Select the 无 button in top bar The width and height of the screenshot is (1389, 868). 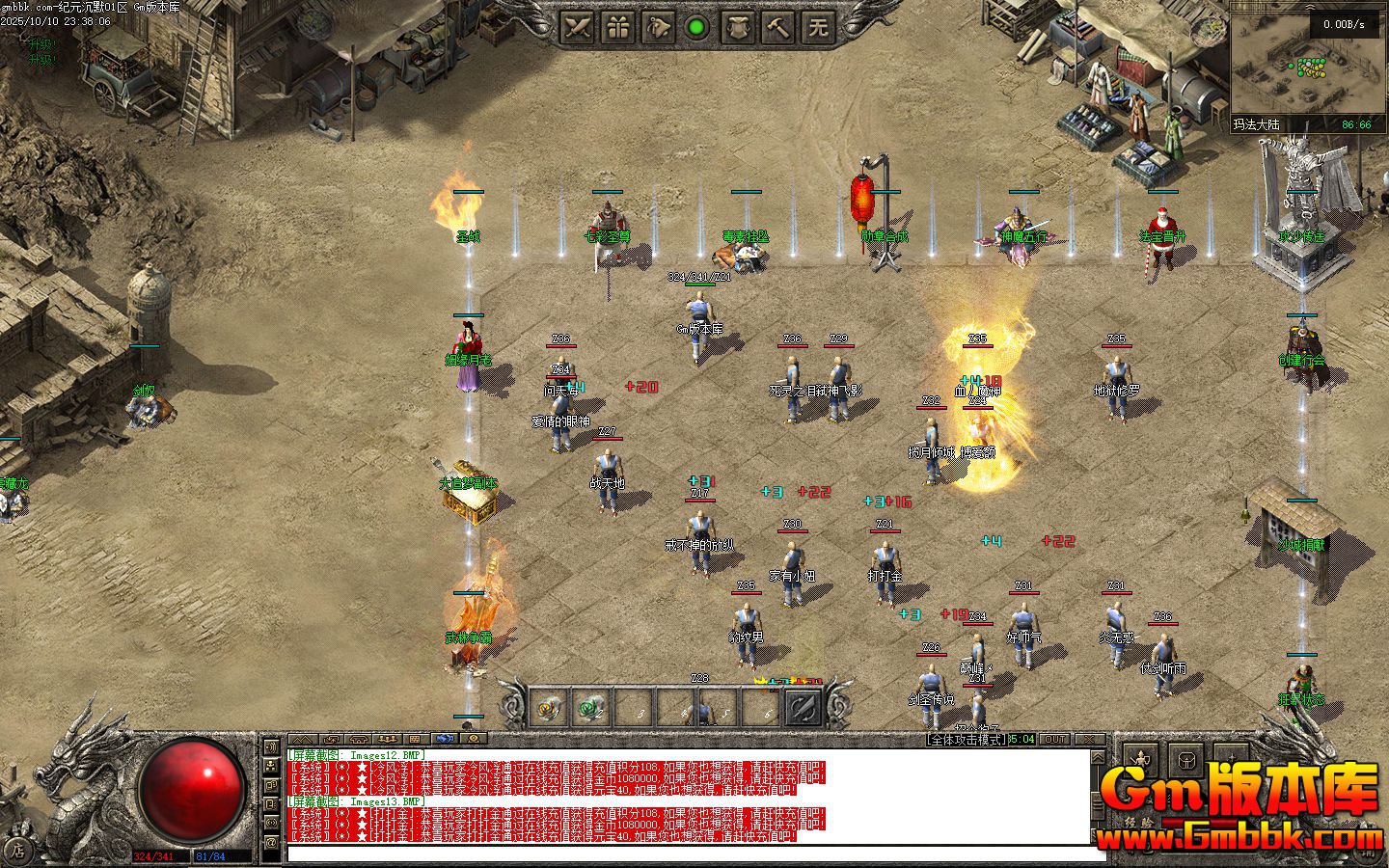click(819, 27)
